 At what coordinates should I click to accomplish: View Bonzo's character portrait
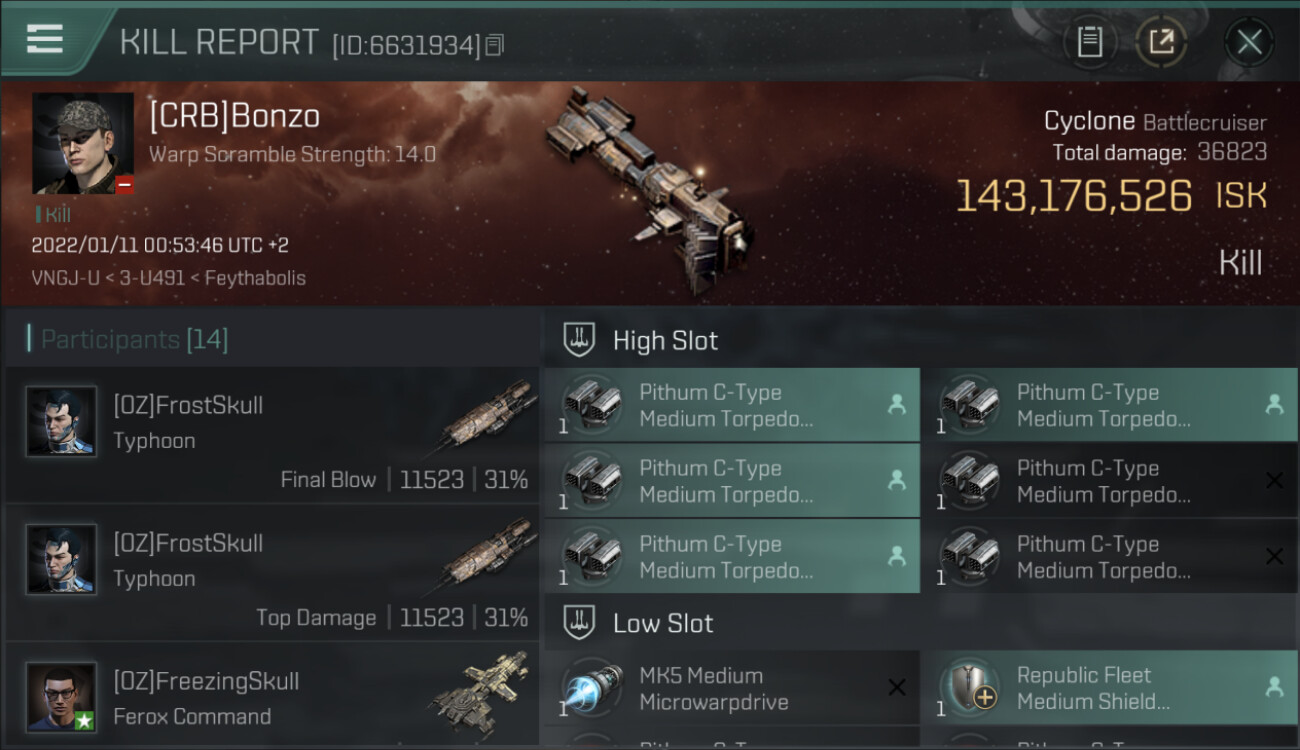click(x=83, y=143)
